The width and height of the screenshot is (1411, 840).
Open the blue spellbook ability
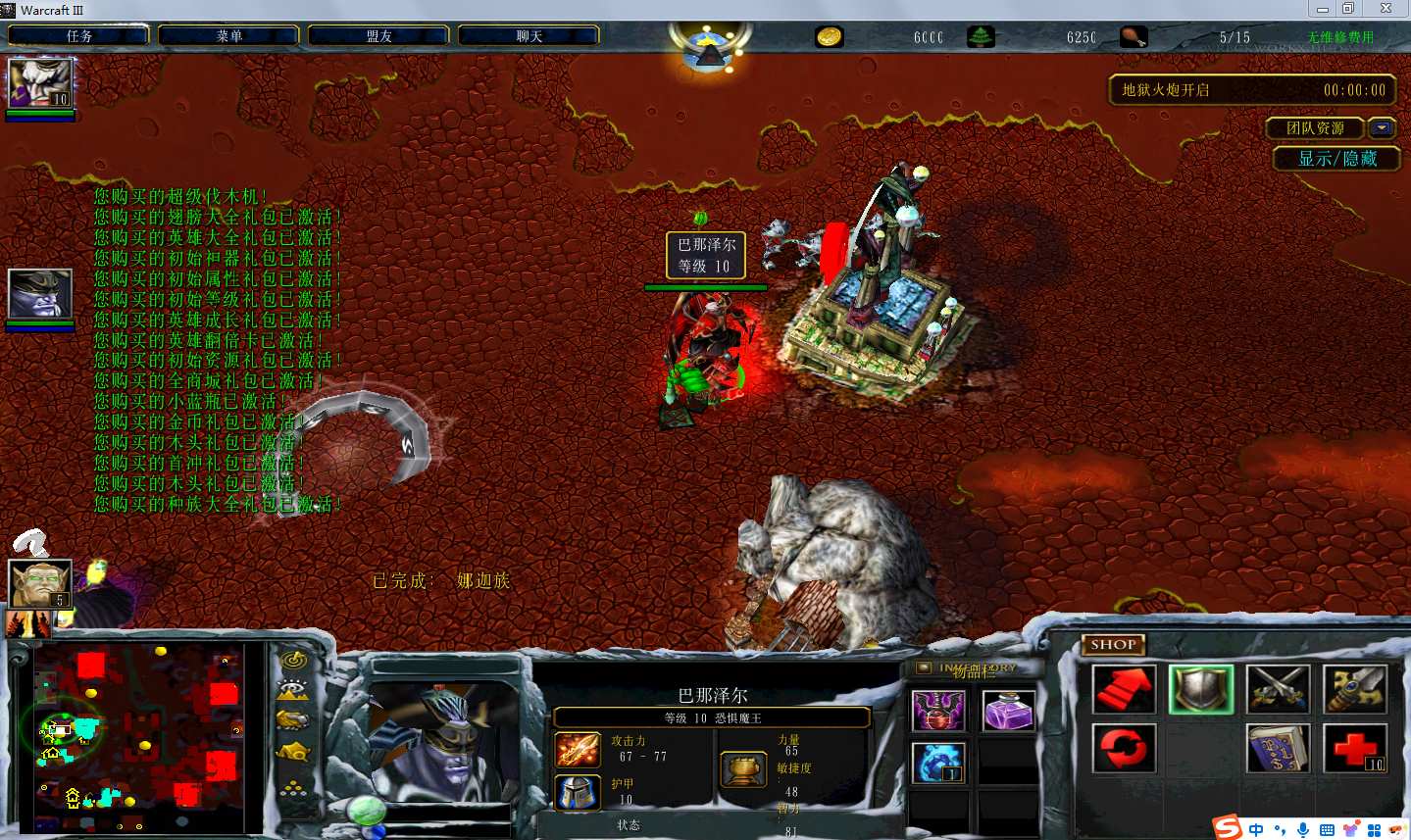pos(1278,748)
